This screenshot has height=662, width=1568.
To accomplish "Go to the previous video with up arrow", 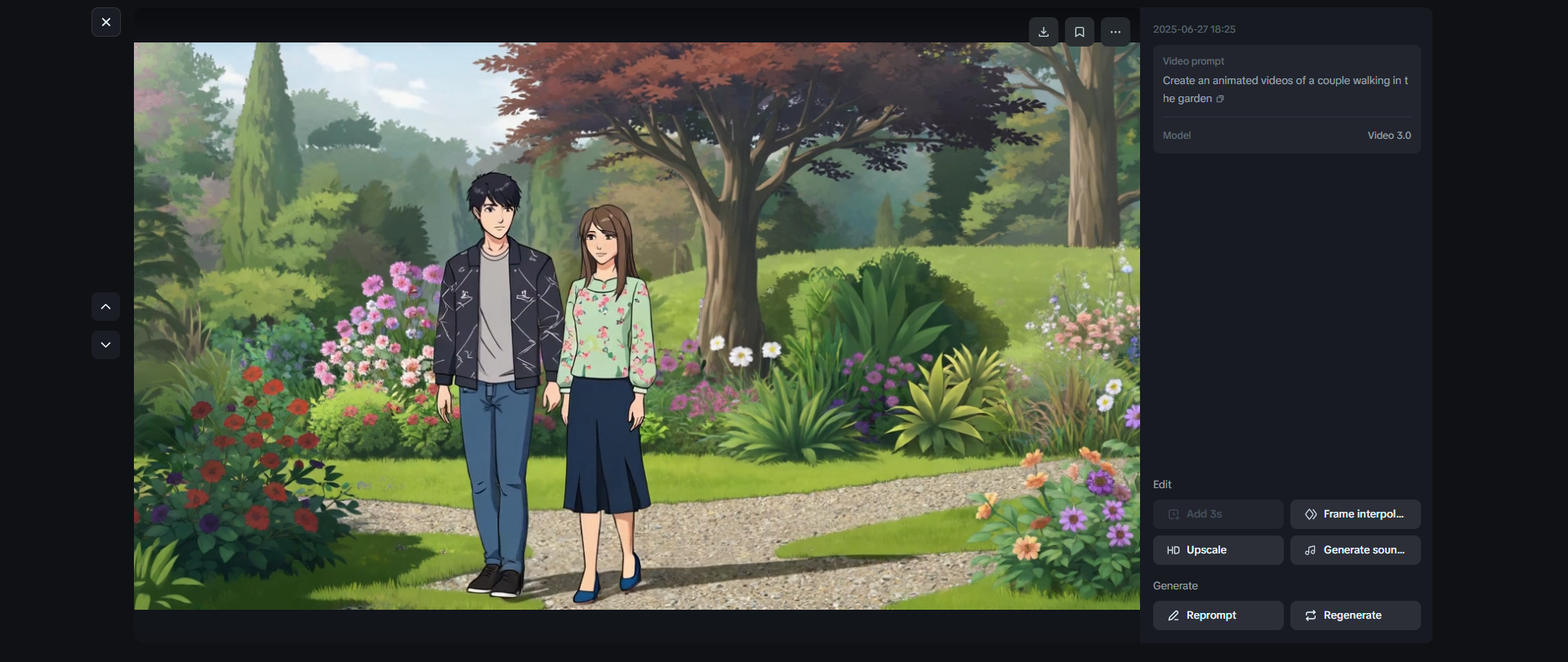I will coord(106,307).
